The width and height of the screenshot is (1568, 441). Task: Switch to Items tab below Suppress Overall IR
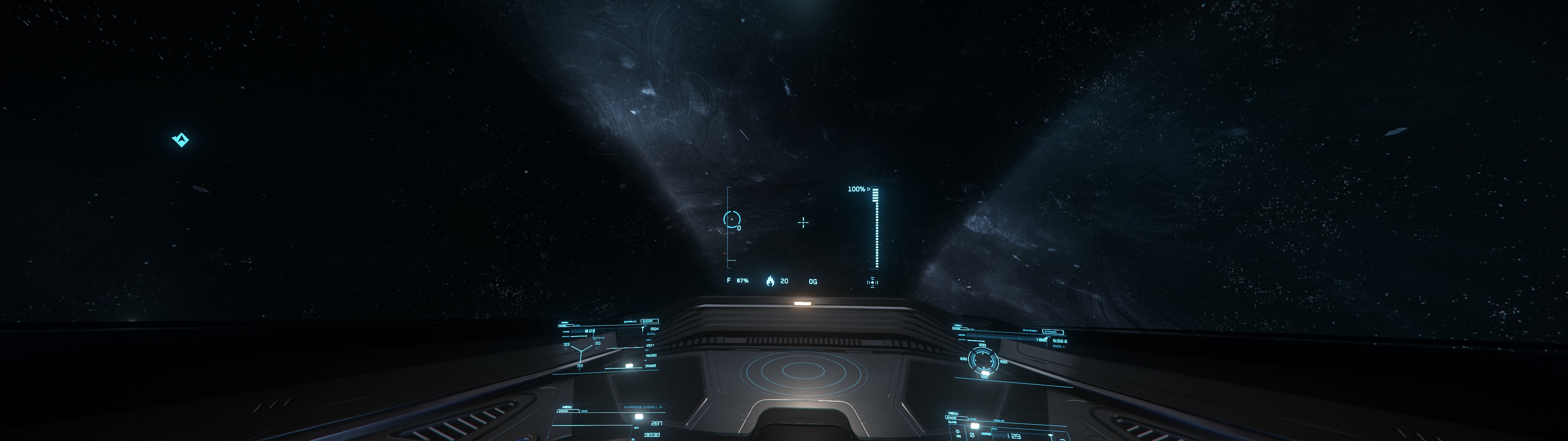pos(584,411)
